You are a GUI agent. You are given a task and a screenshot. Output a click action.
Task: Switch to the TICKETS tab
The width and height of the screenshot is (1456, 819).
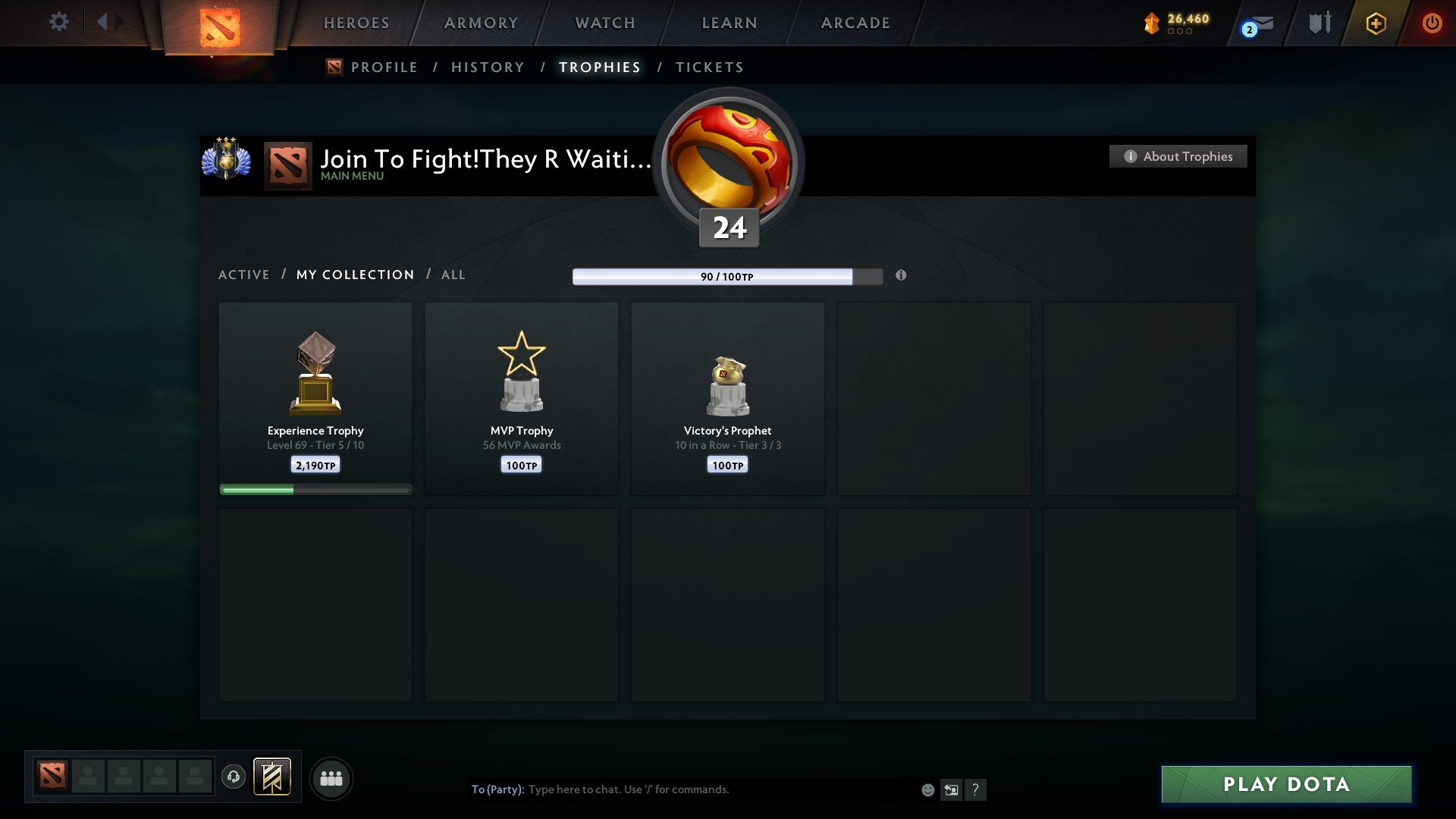708,67
